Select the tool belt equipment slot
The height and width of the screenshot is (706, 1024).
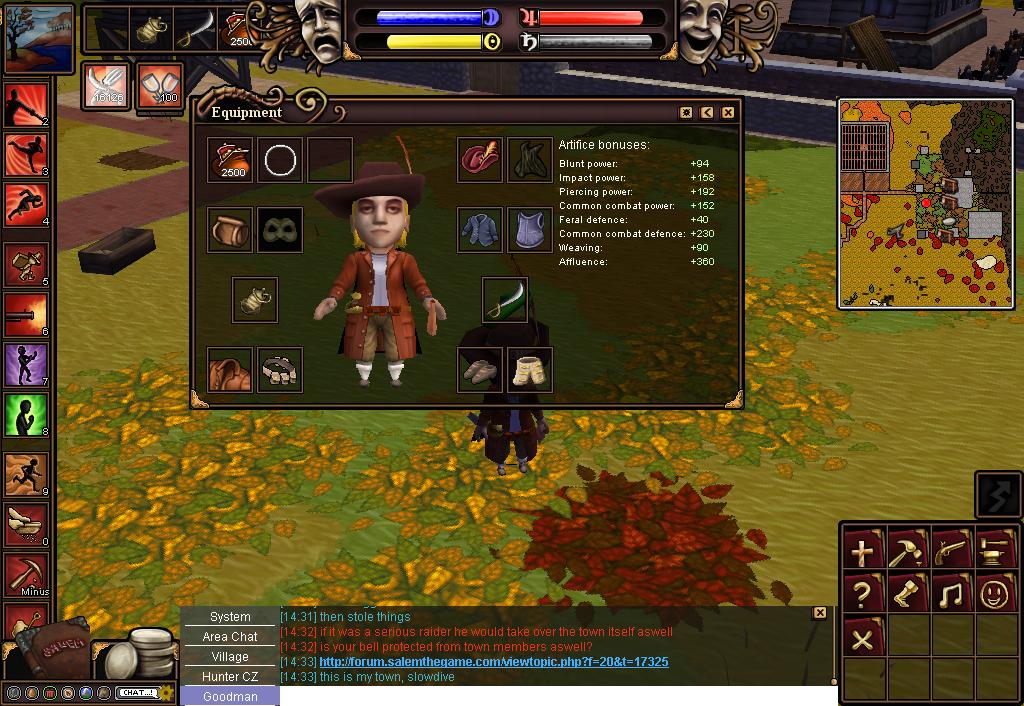coord(280,370)
